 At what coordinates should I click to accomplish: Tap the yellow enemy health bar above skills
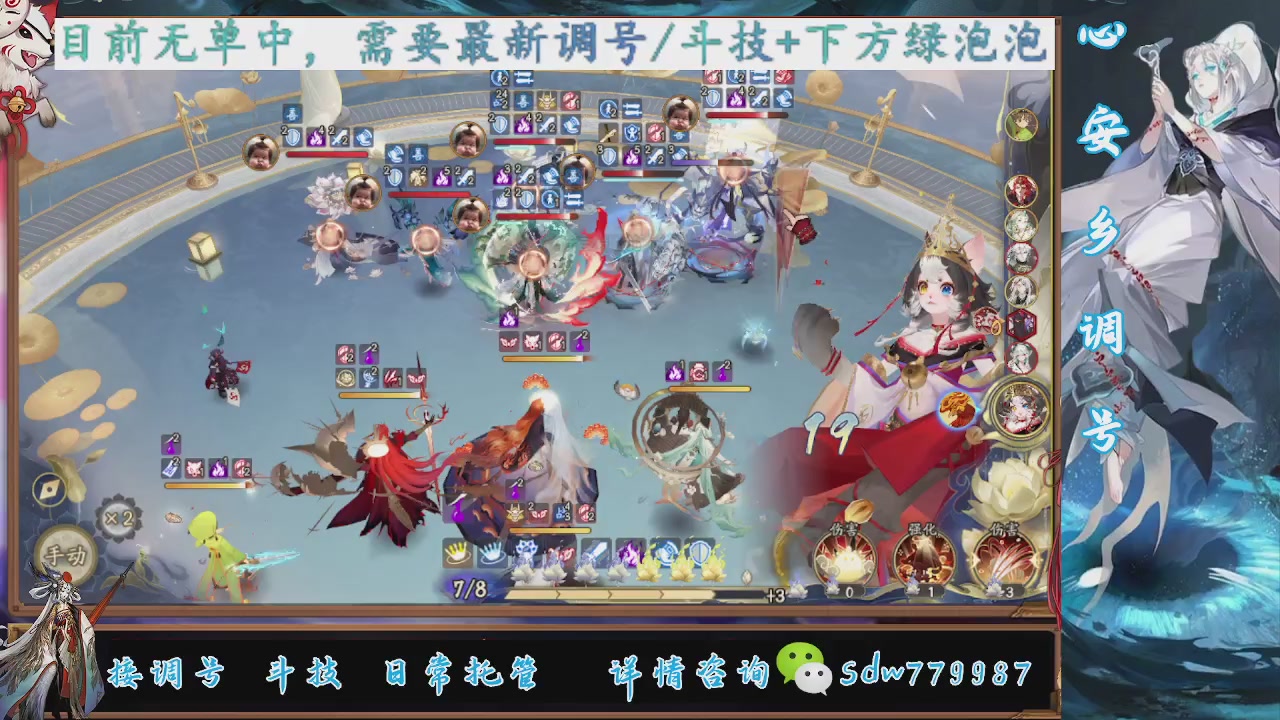pos(549,530)
